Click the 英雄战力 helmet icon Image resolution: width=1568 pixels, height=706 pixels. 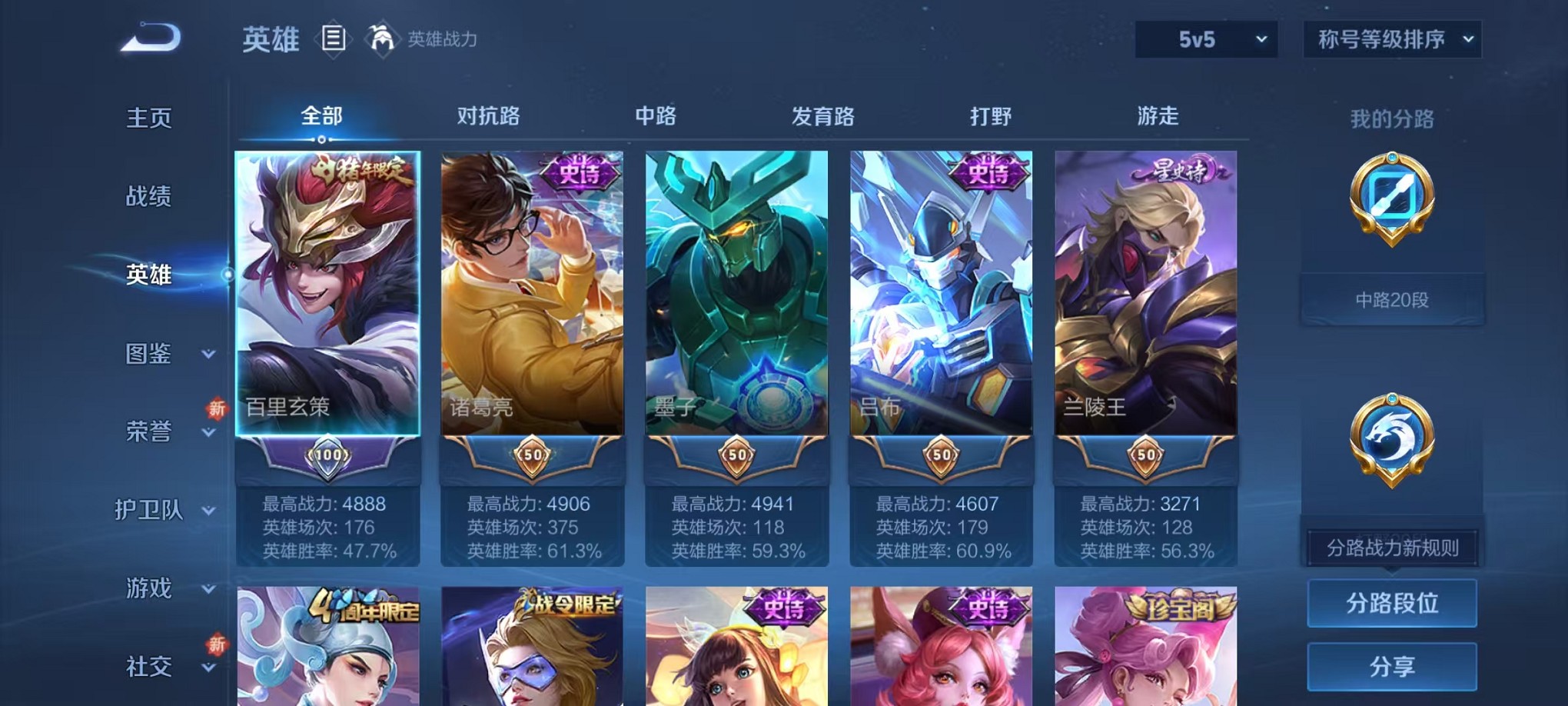(382, 37)
